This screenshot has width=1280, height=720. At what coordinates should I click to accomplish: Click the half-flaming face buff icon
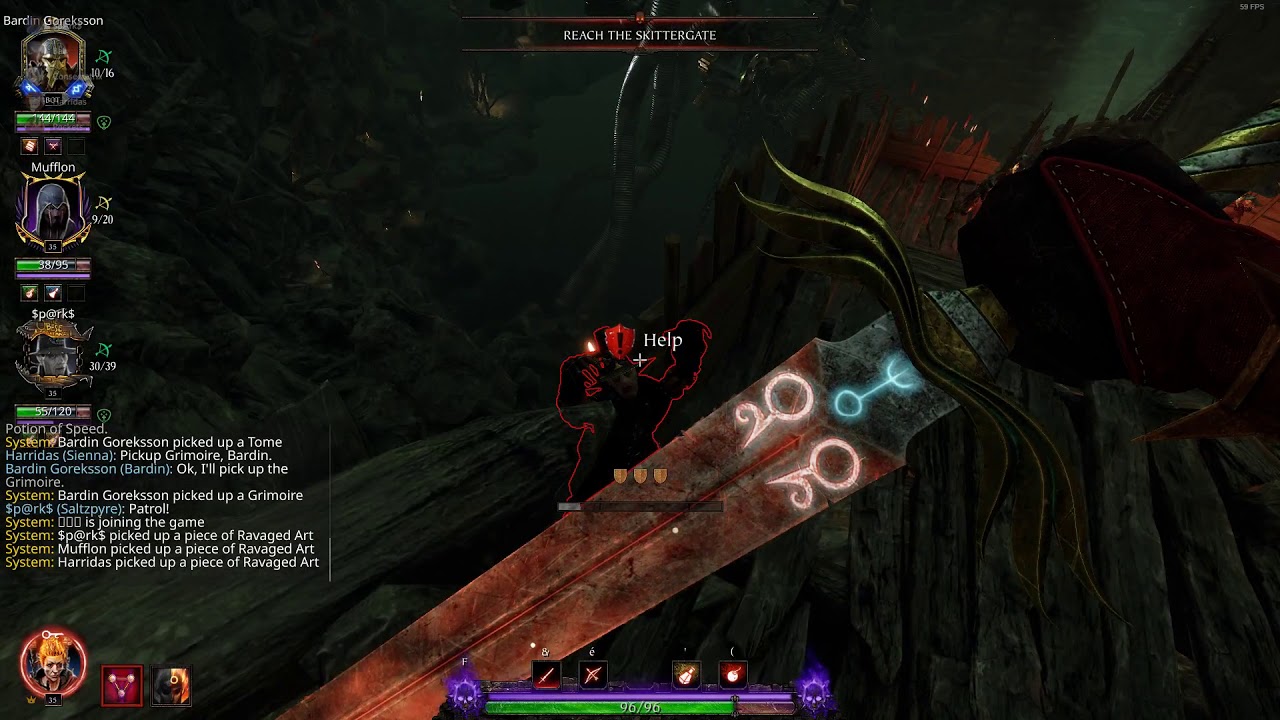coord(171,686)
